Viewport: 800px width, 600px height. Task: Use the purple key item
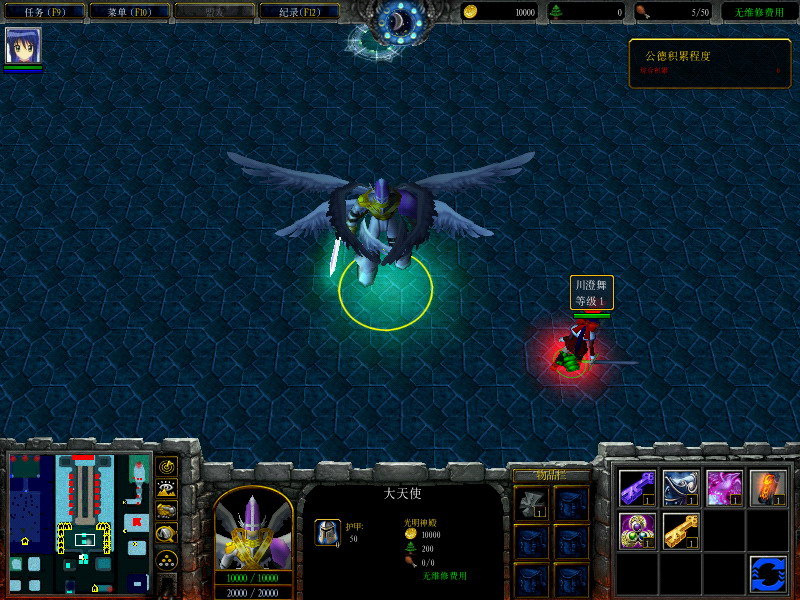pyautogui.click(x=636, y=487)
